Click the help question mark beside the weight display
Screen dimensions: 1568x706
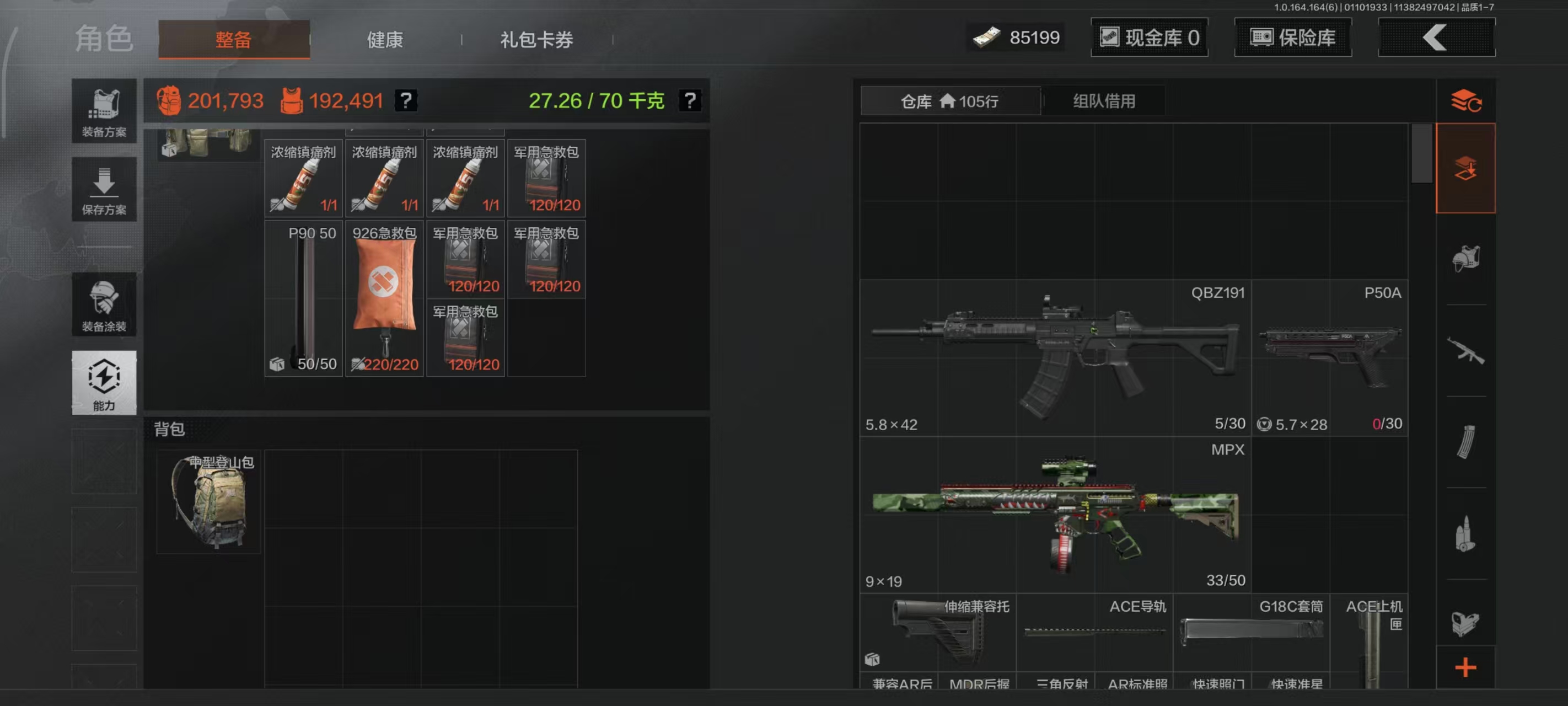[x=690, y=100]
